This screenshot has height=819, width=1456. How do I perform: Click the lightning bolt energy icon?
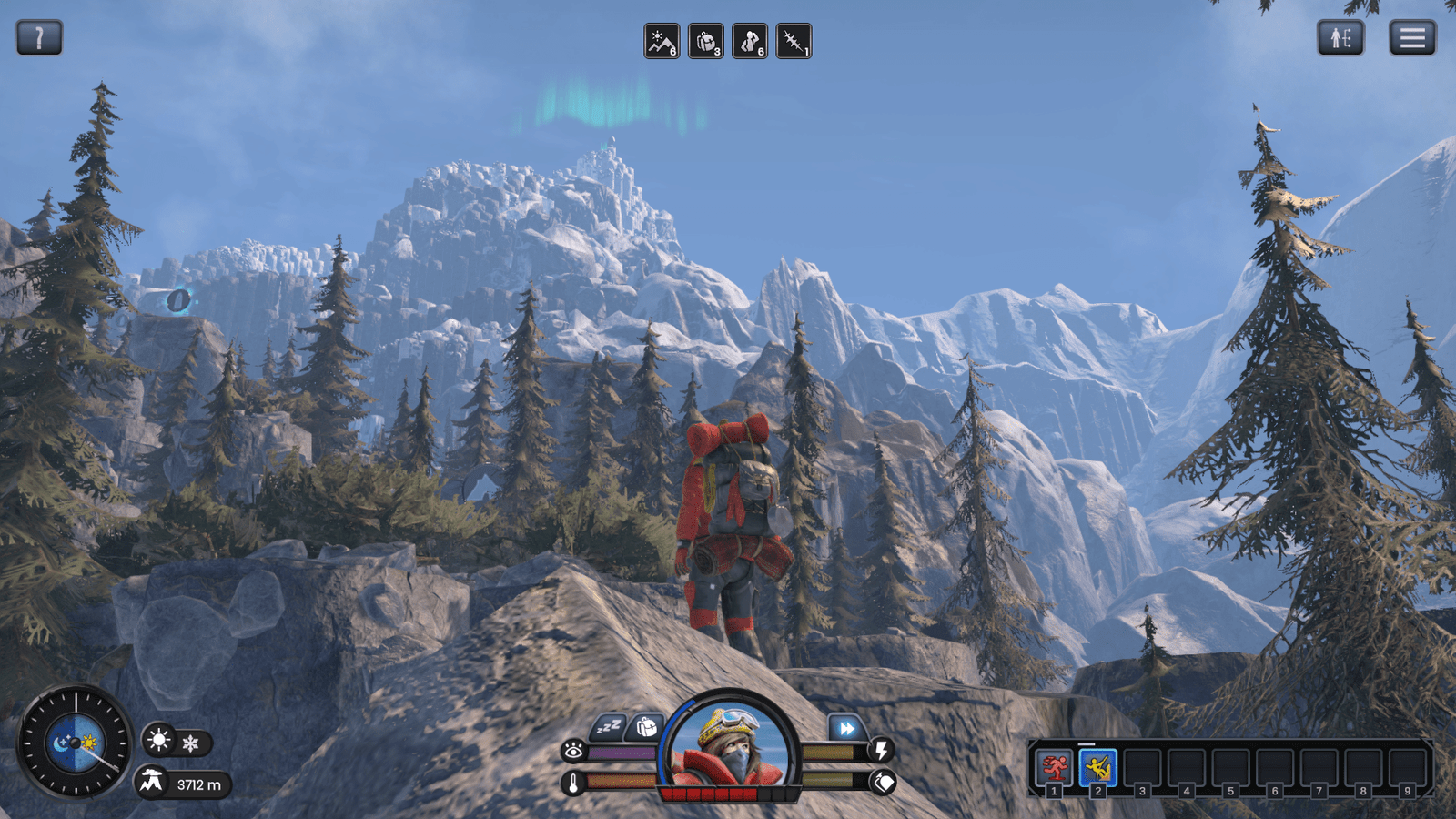[x=881, y=750]
